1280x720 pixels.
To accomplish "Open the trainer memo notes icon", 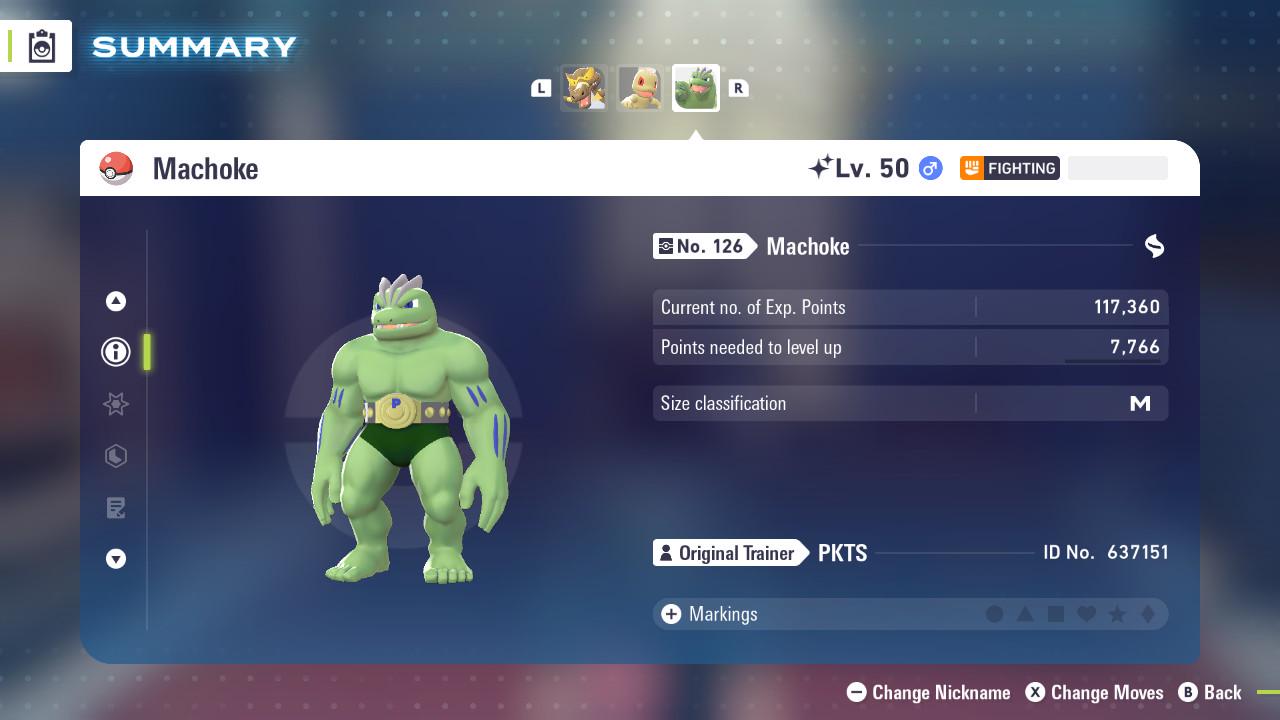I will click(x=115, y=508).
